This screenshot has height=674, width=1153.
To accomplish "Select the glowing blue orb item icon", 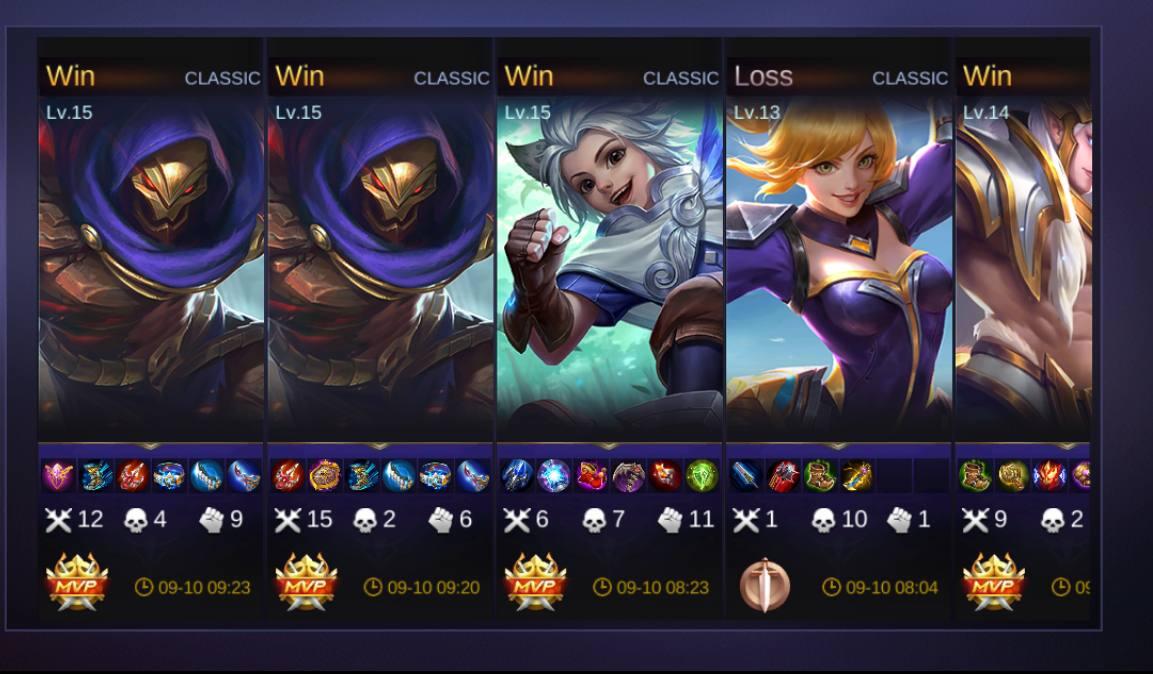I will tap(553, 475).
